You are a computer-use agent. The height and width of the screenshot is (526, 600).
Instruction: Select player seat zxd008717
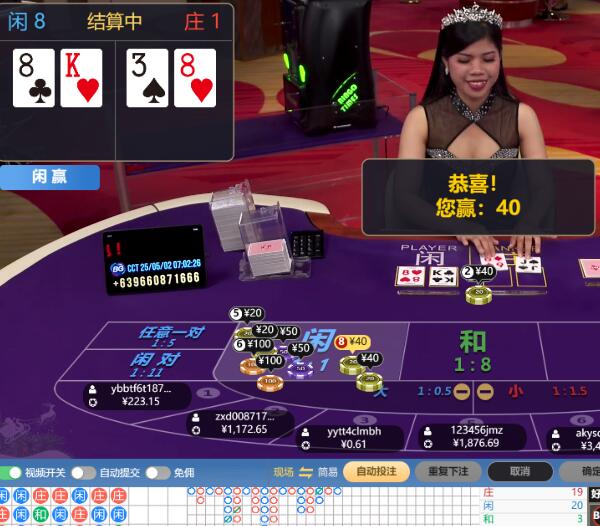click(238, 423)
